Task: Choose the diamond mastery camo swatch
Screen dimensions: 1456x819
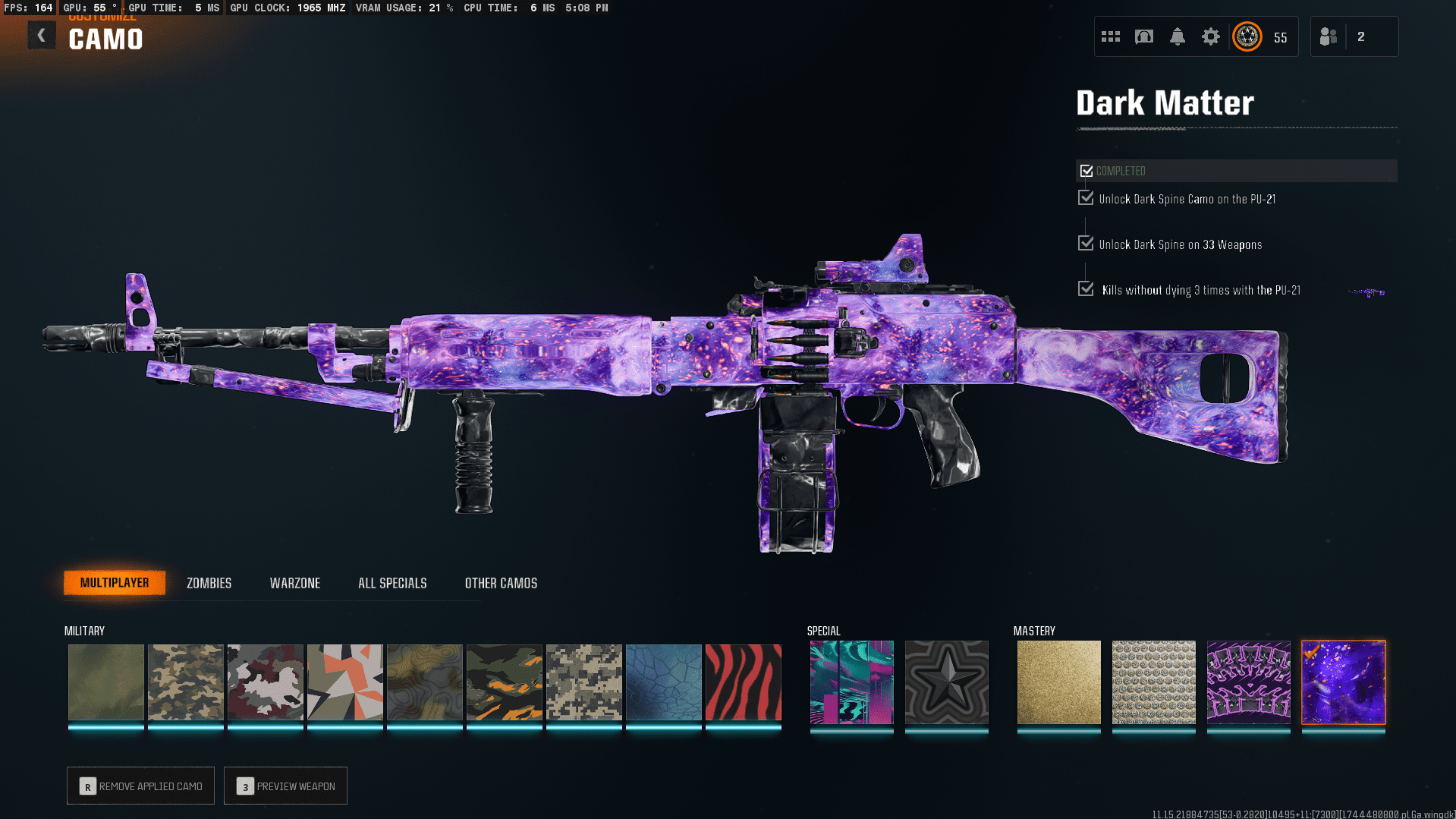Action: [x=1153, y=682]
